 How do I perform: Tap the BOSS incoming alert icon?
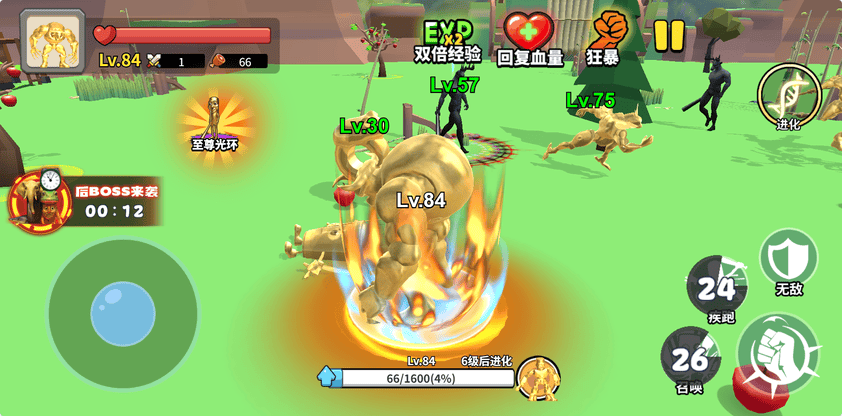[x=40, y=198]
